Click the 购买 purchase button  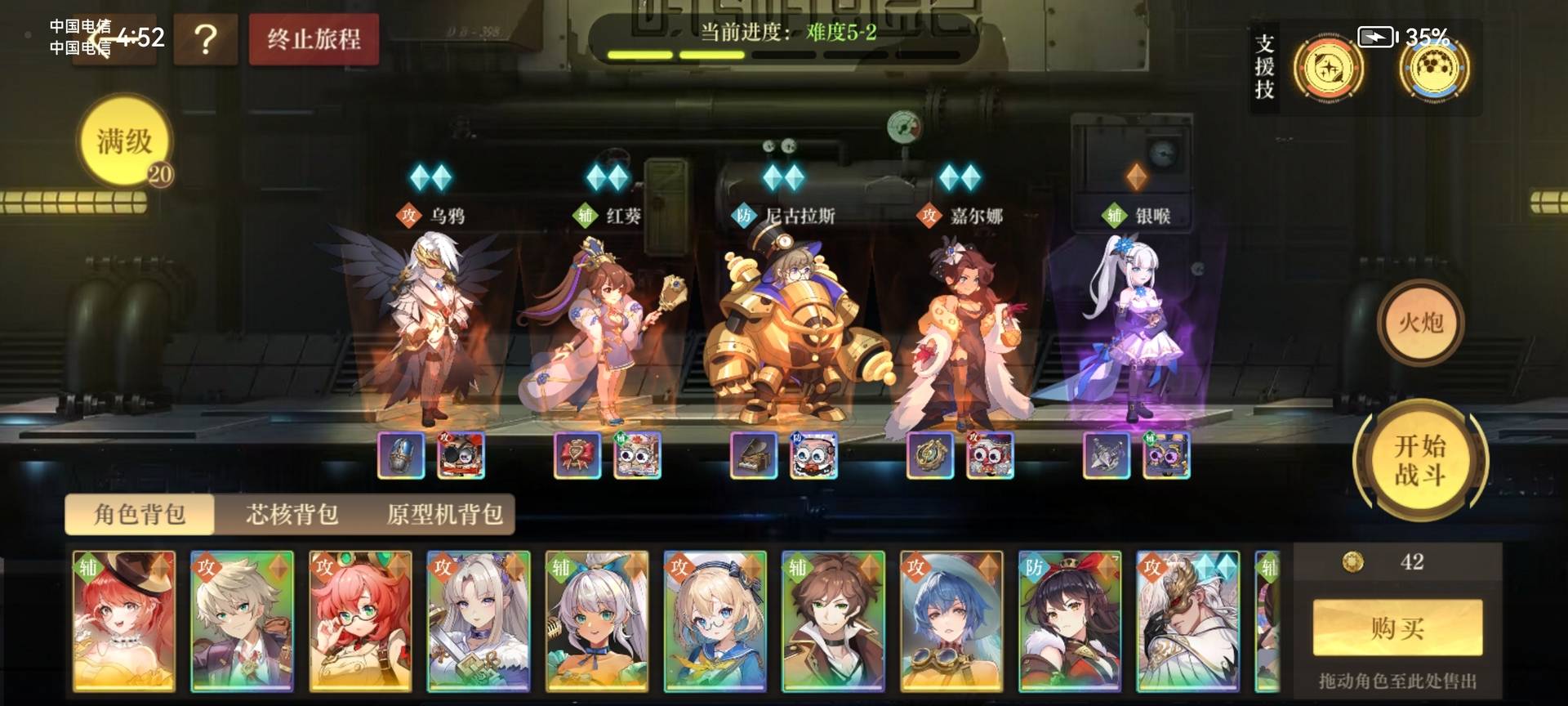click(x=1397, y=628)
